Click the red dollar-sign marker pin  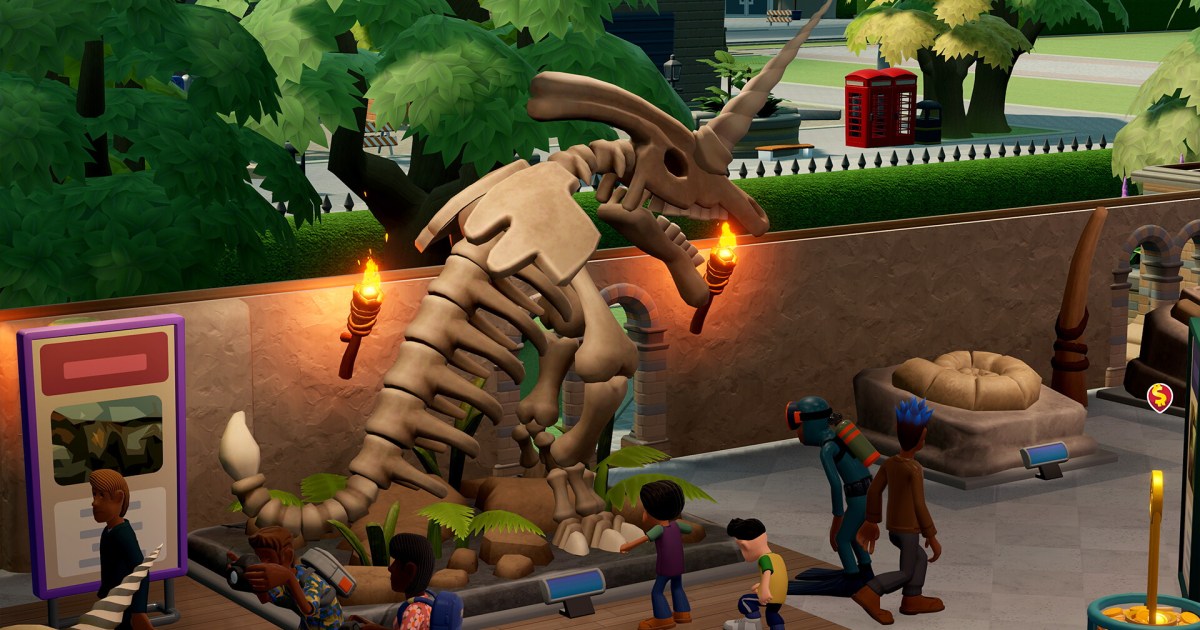(x=1159, y=397)
